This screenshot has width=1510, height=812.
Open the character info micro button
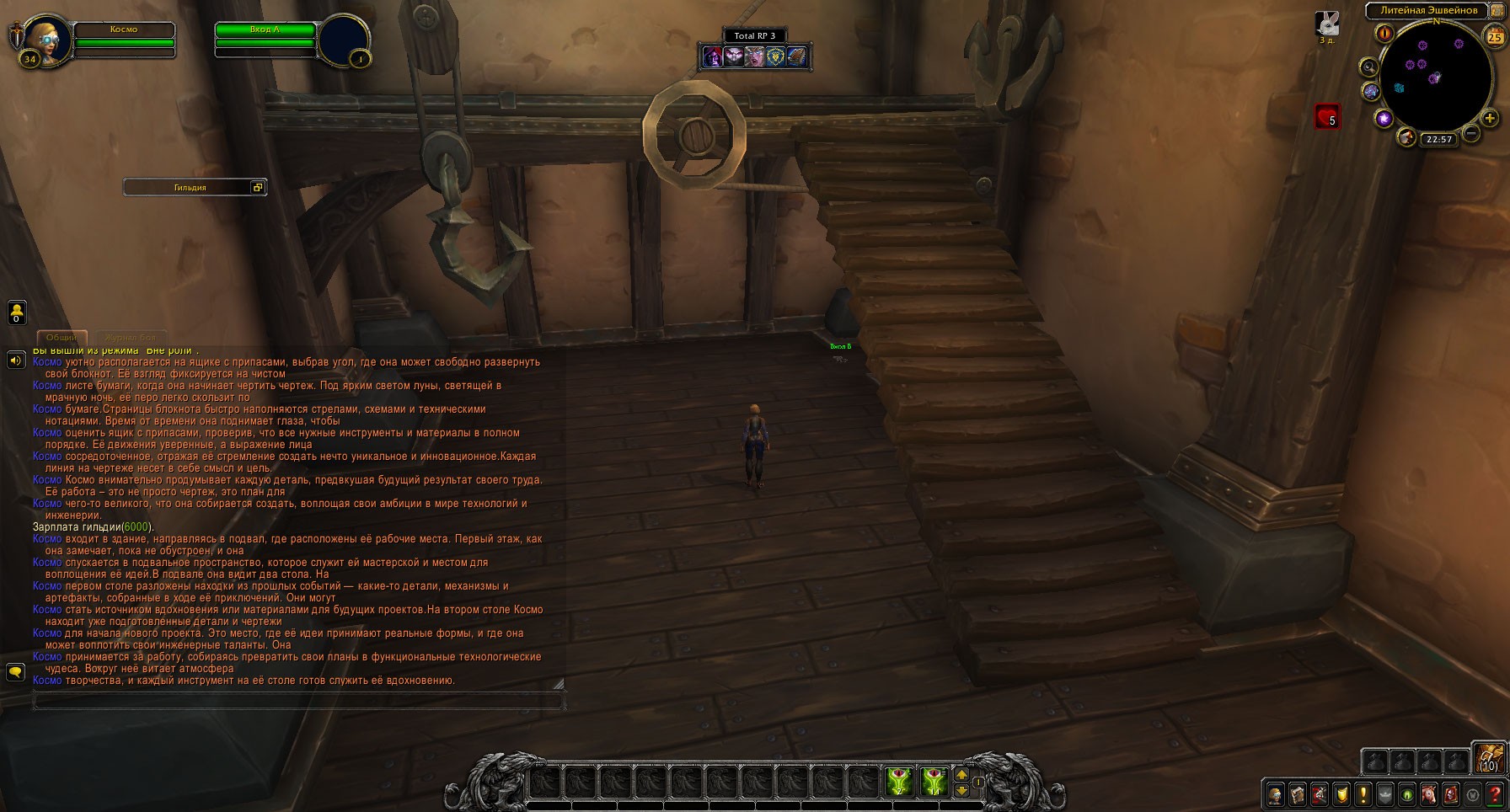click(x=1275, y=794)
